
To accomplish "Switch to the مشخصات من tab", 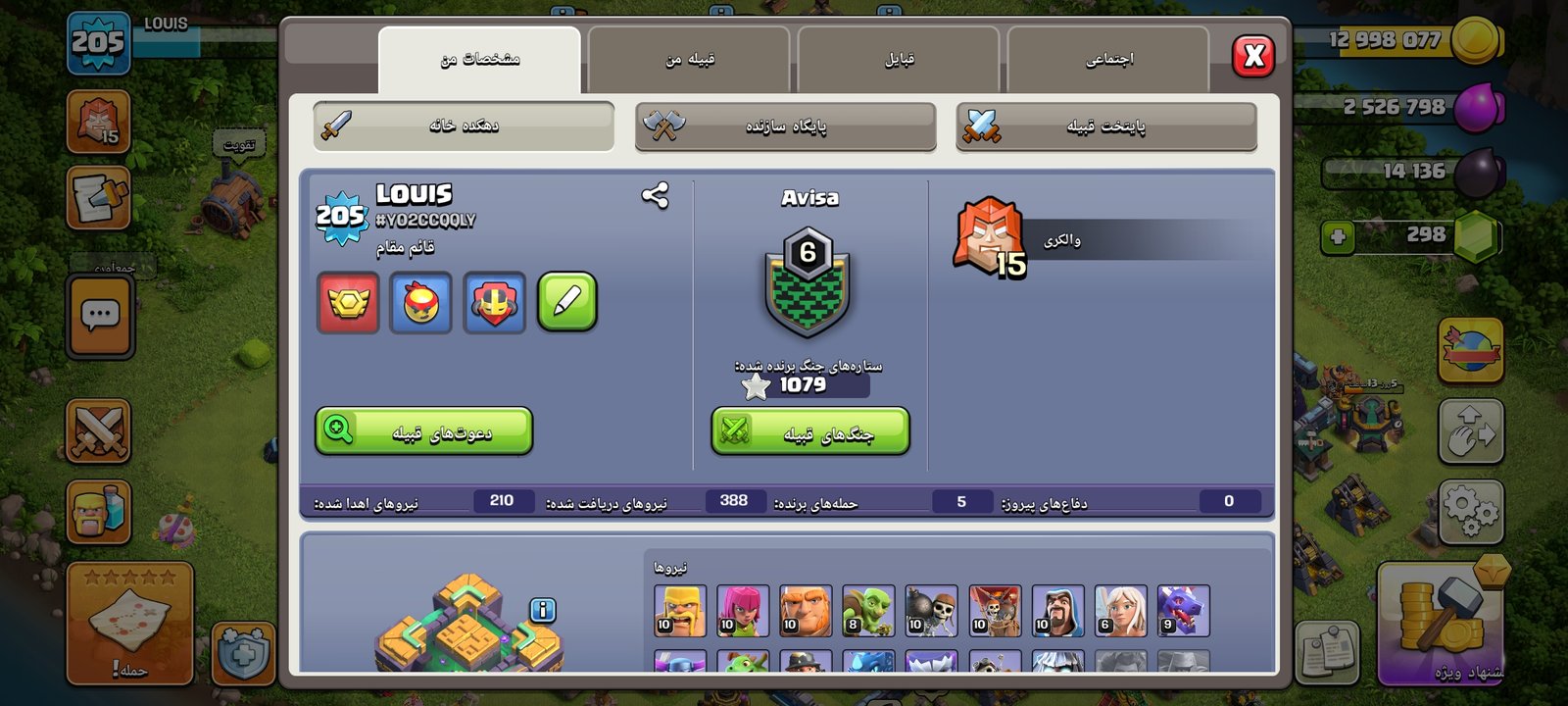I will tap(479, 60).
